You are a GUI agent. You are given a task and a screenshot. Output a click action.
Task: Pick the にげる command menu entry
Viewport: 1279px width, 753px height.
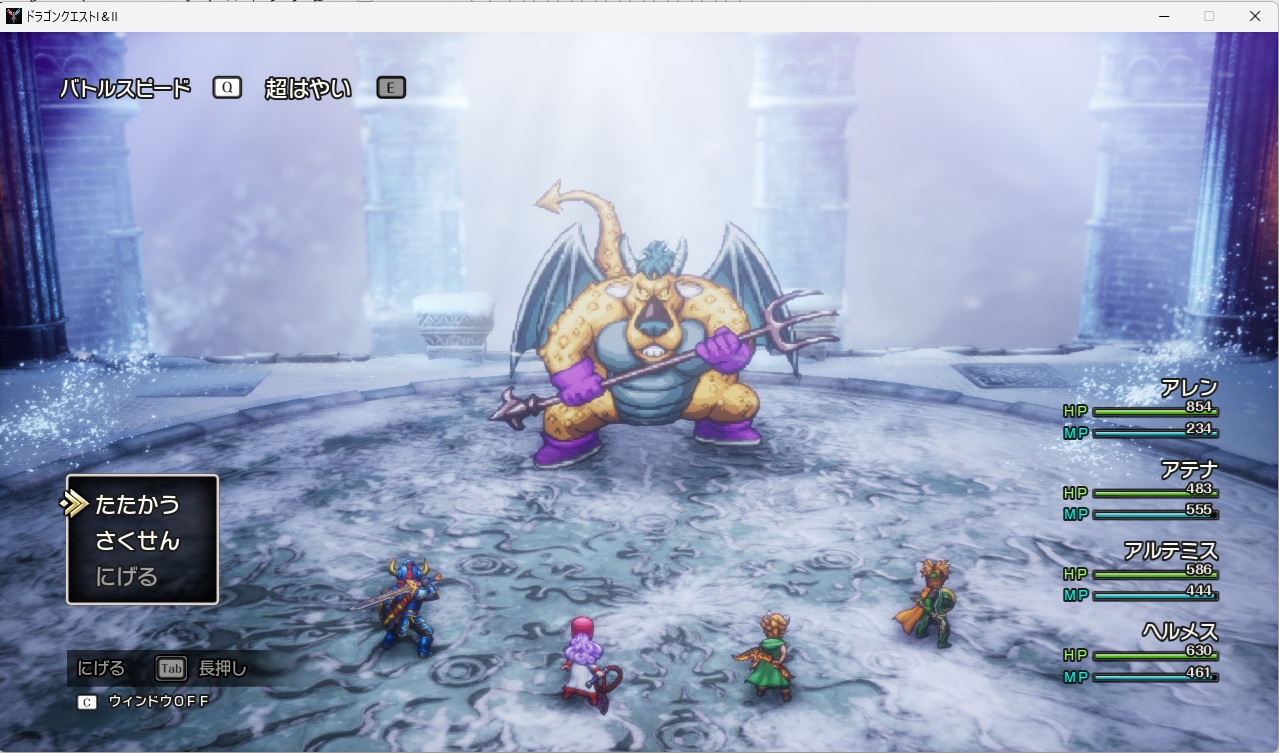coord(127,577)
